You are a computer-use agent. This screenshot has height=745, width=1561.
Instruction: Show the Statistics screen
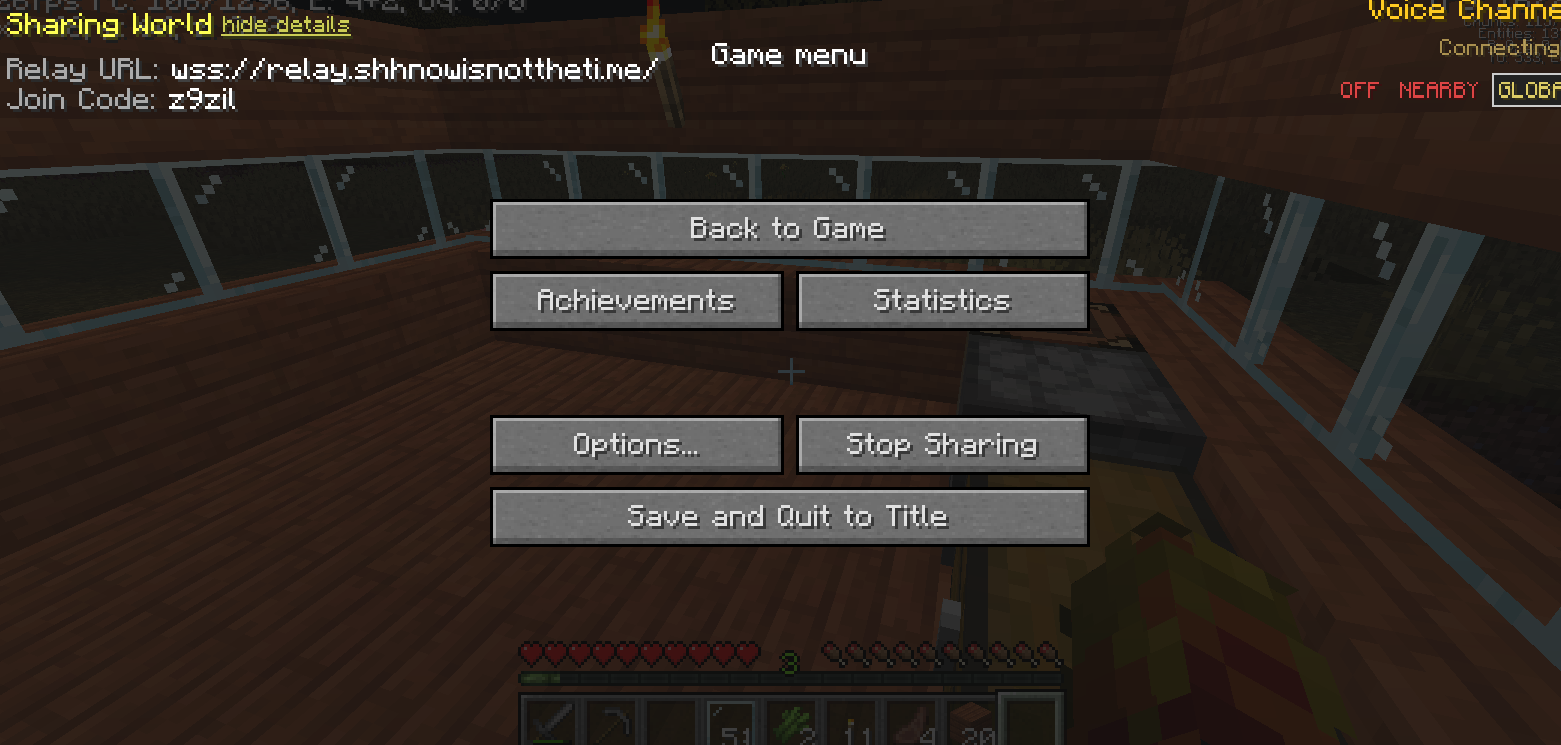click(942, 301)
